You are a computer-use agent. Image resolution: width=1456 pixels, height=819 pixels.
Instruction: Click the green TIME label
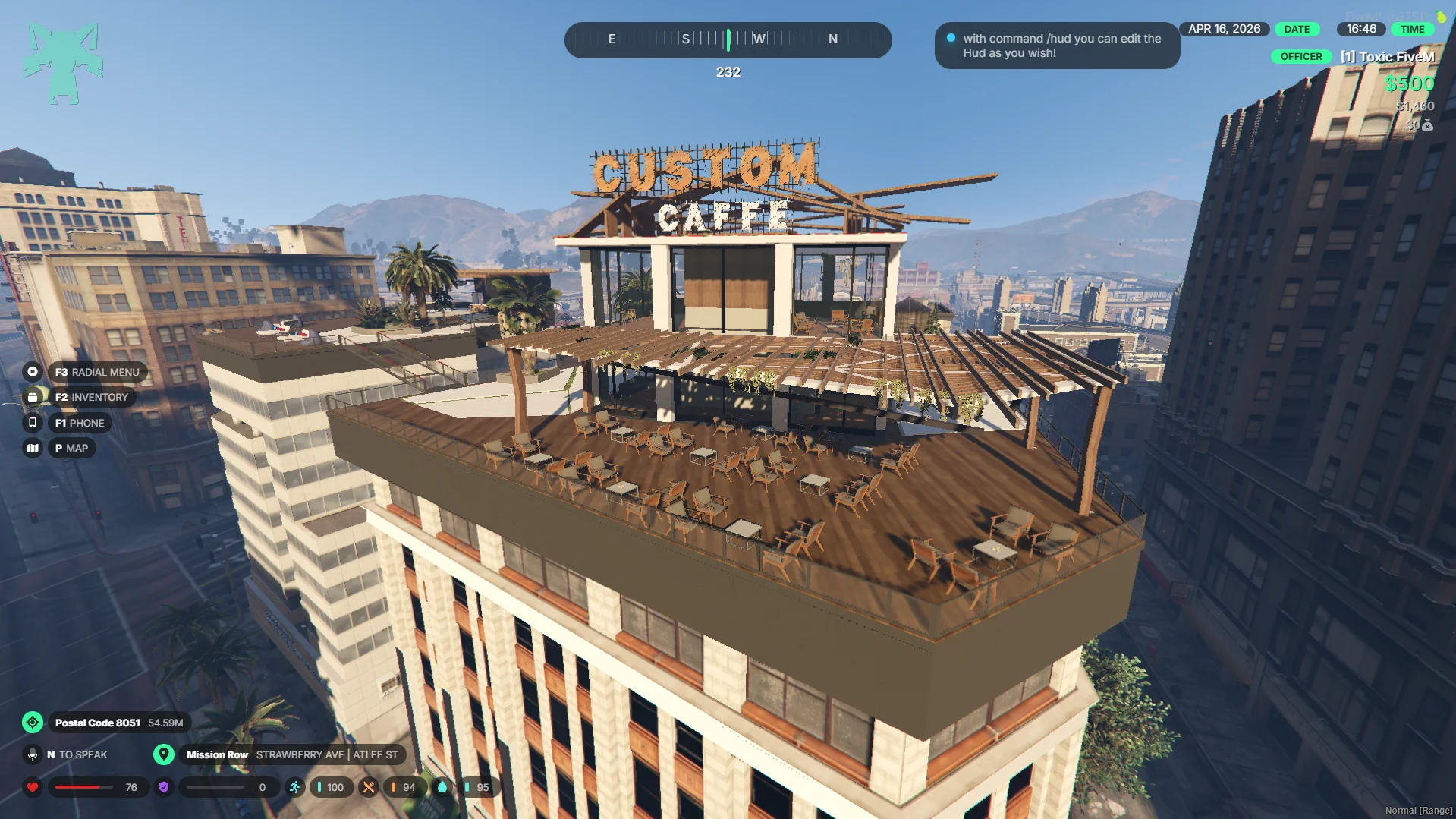[x=1412, y=29]
